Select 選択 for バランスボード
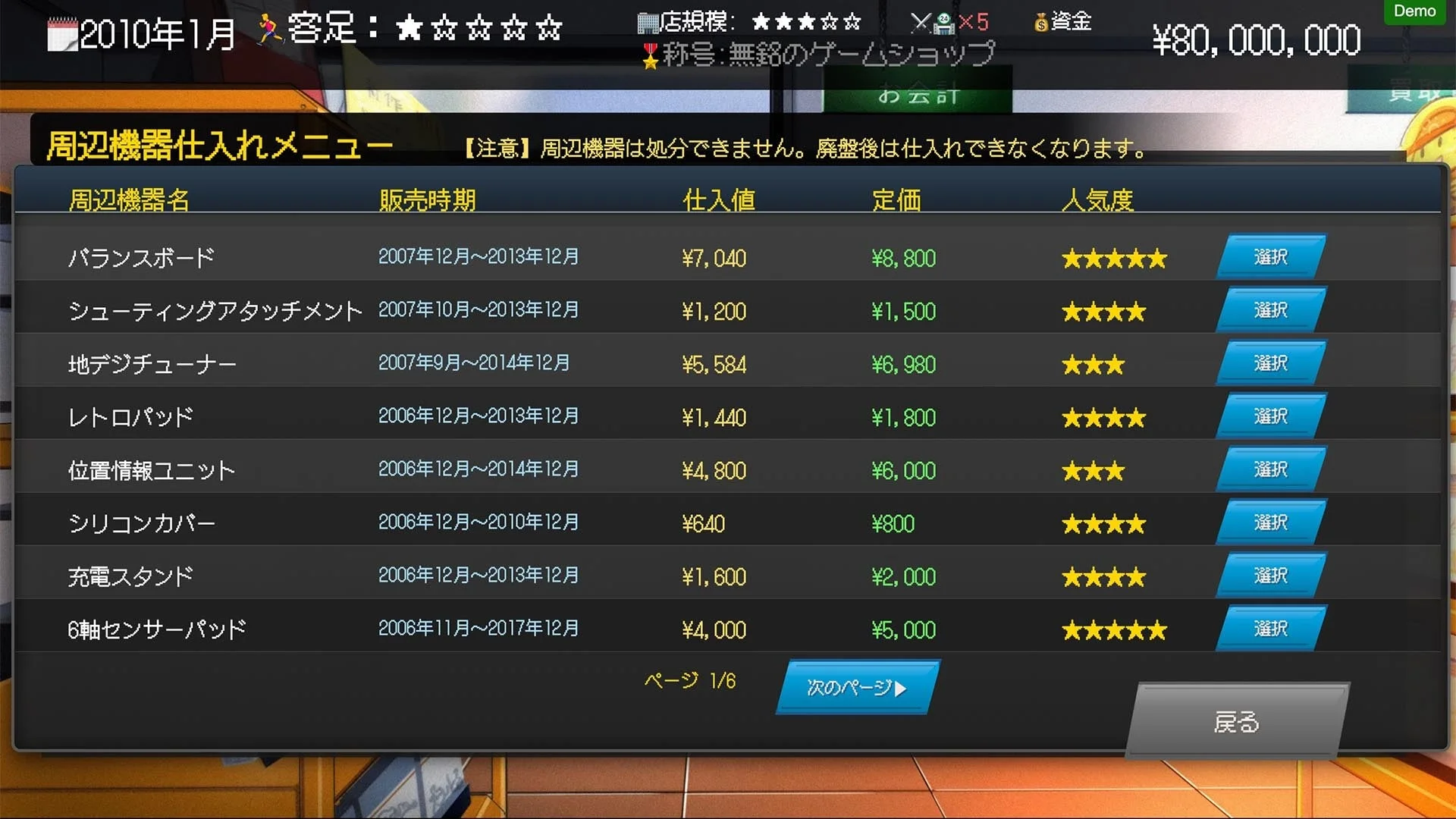This screenshot has height=819, width=1456. pyautogui.click(x=1270, y=256)
